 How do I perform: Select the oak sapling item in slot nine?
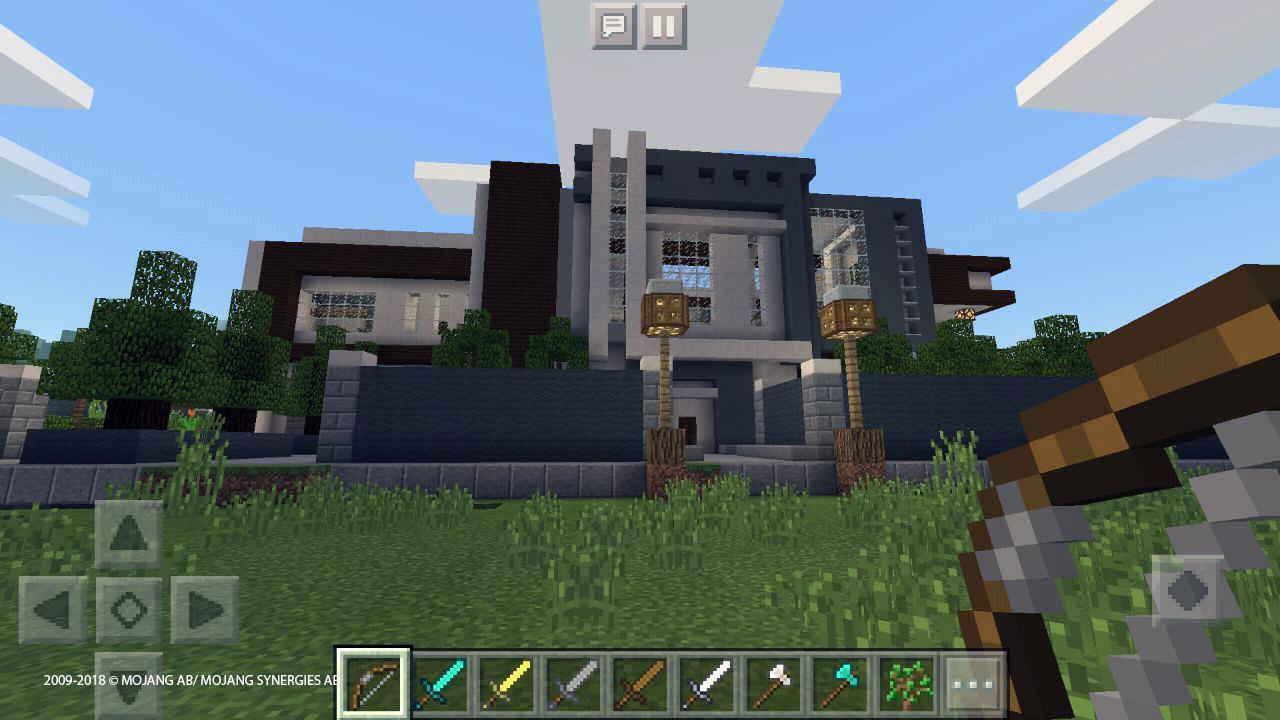click(x=908, y=683)
